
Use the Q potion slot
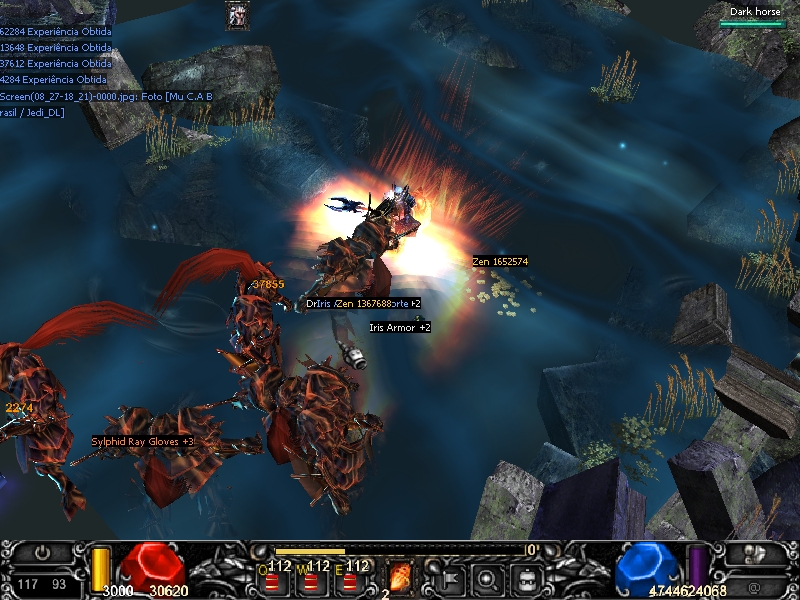(272, 578)
